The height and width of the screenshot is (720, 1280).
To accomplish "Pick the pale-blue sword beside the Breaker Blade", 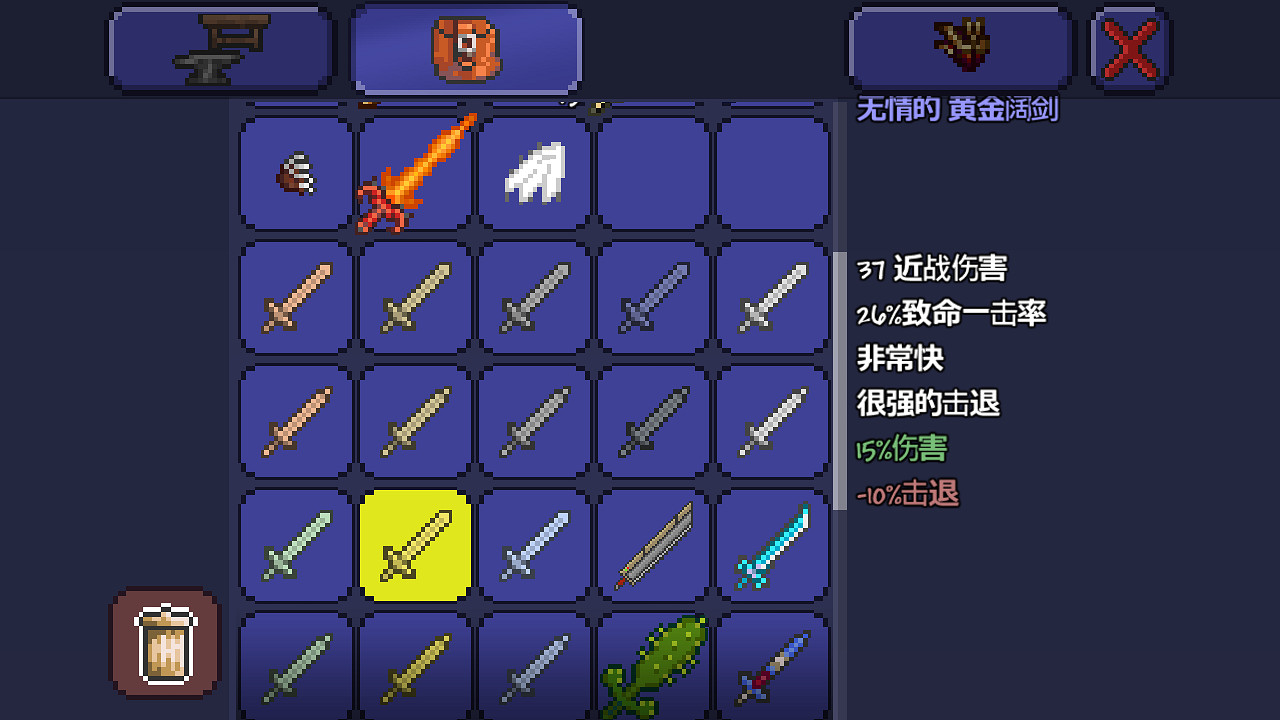I will [x=533, y=546].
